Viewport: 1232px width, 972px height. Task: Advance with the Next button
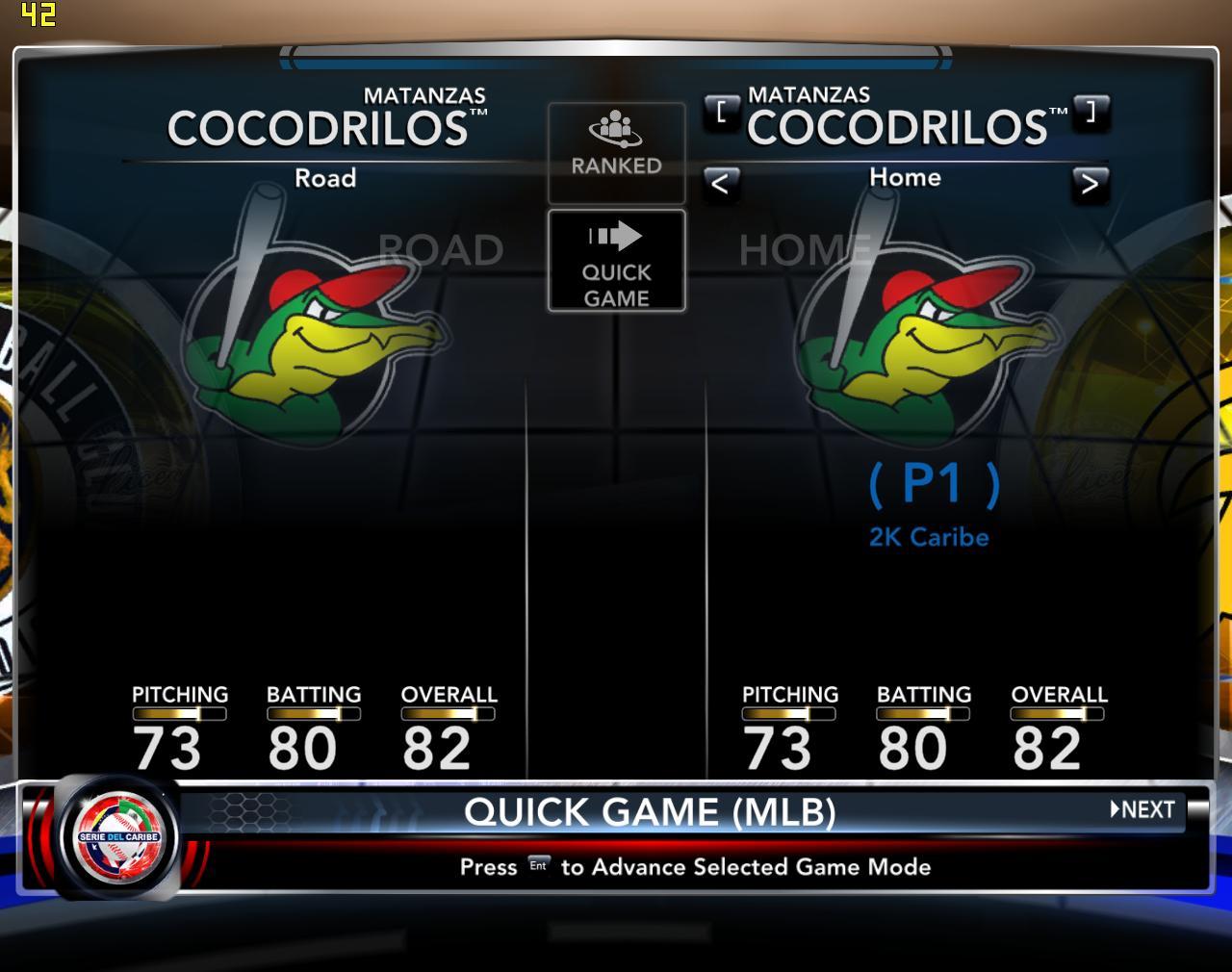point(1143,809)
